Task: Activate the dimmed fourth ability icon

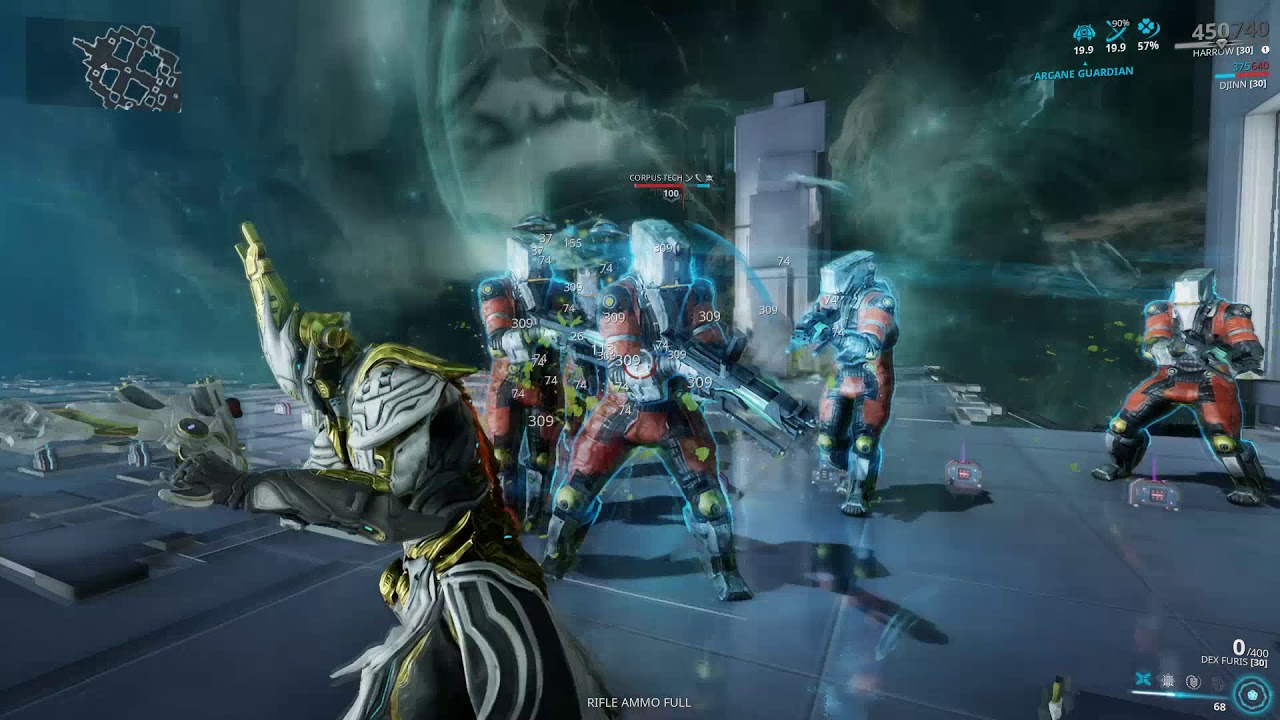Action: click(1217, 681)
